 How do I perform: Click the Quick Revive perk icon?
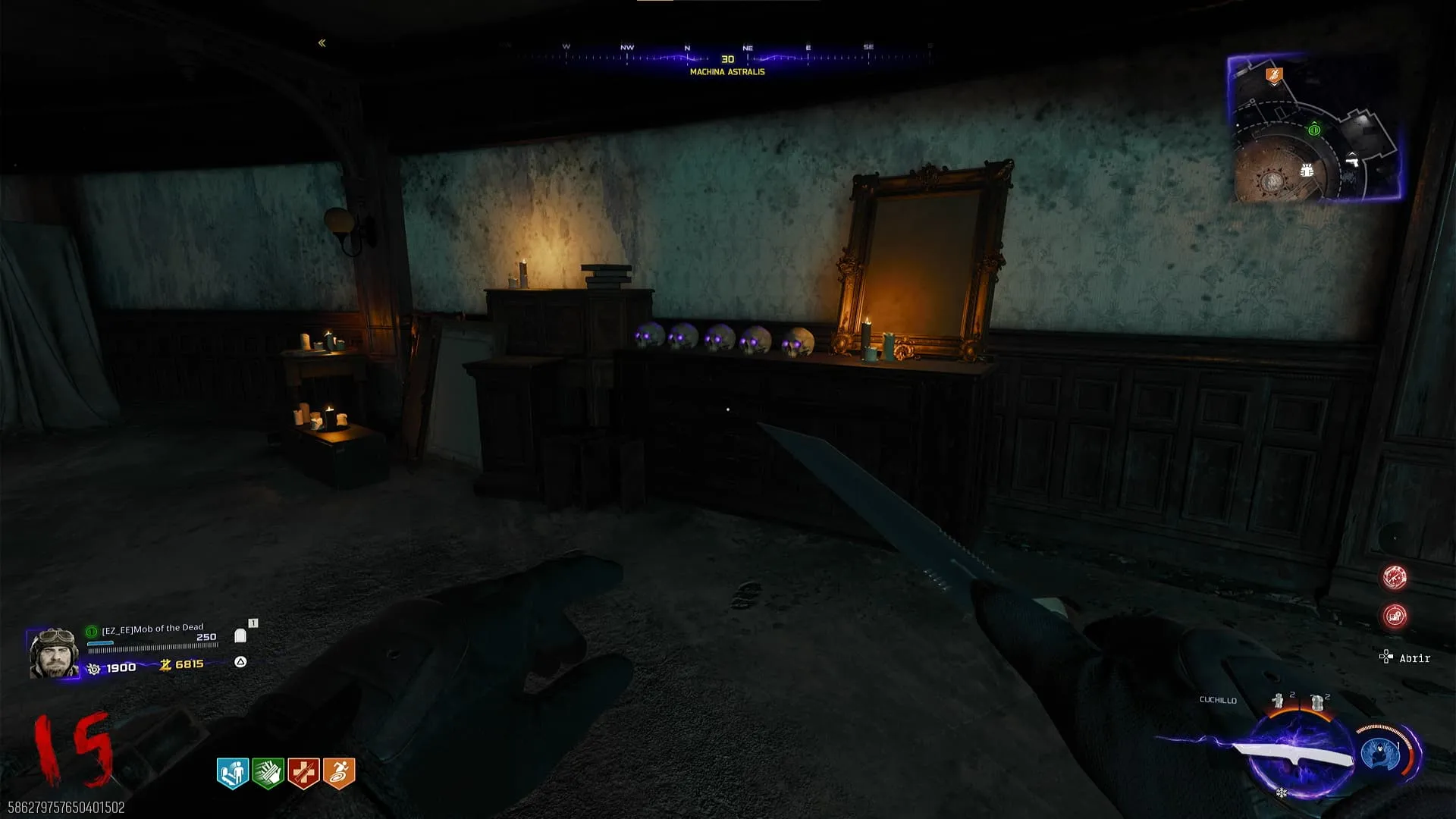pos(233,773)
